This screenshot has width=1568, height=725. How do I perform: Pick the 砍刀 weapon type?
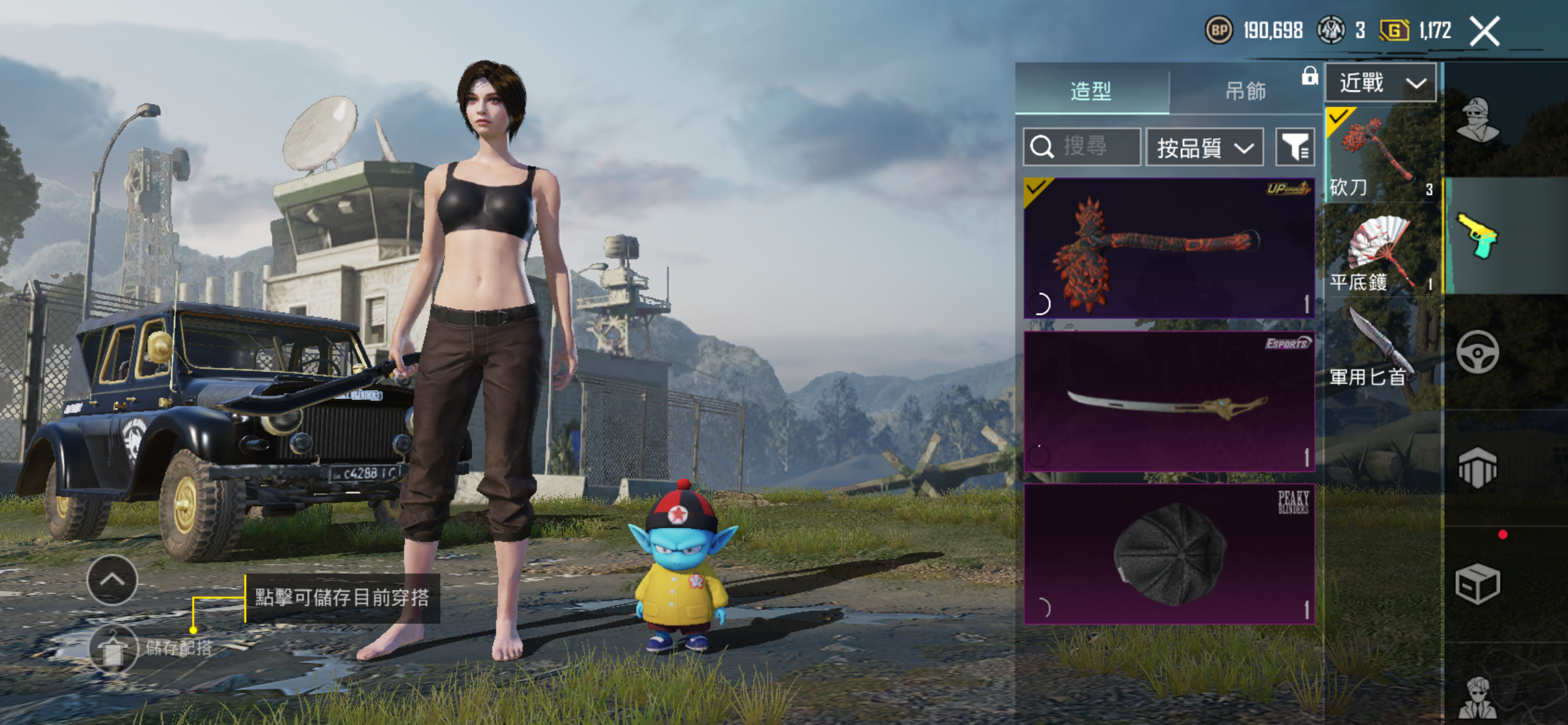click(1381, 154)
